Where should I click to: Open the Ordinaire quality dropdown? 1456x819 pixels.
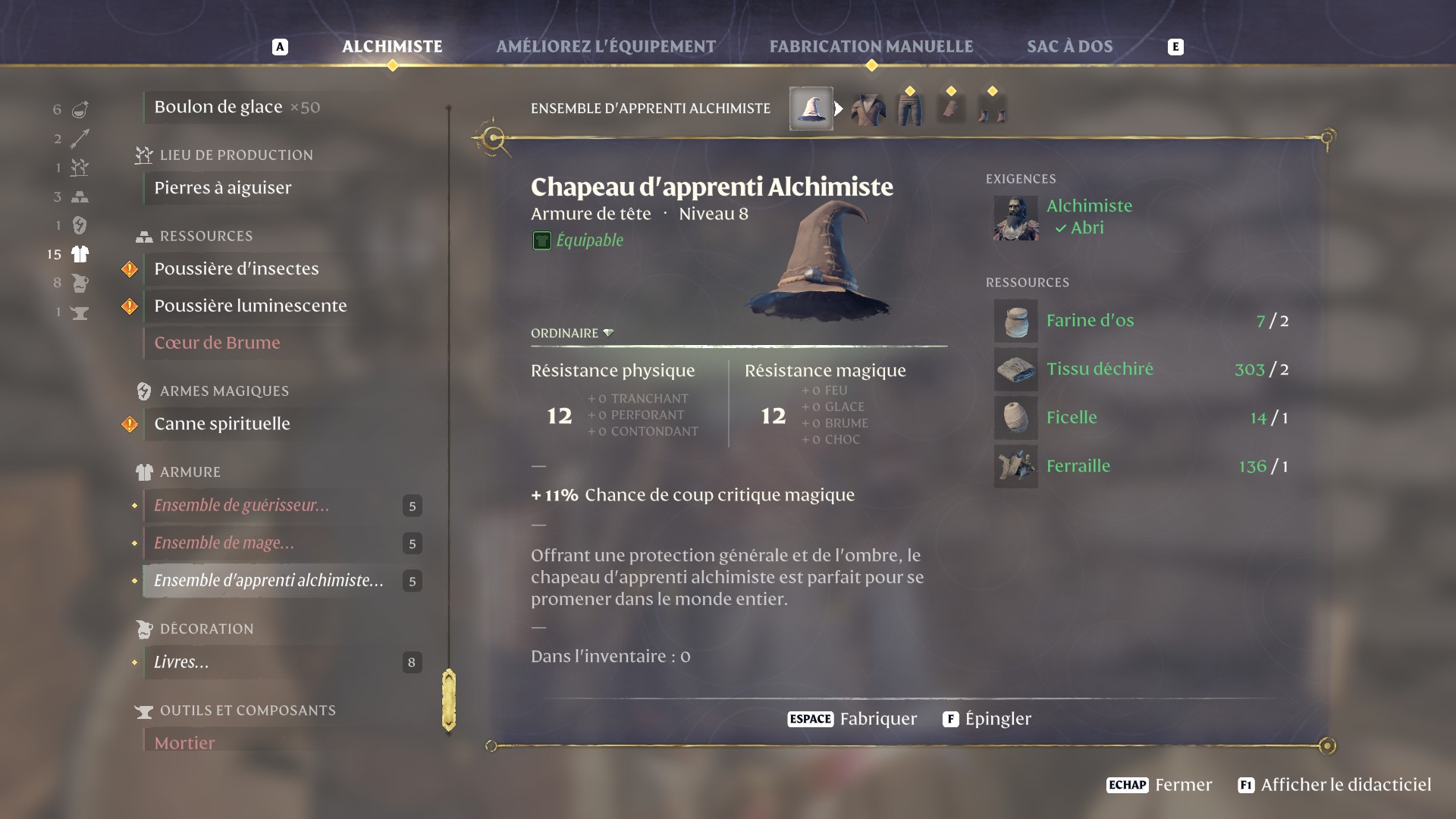[x=573, y=333]
